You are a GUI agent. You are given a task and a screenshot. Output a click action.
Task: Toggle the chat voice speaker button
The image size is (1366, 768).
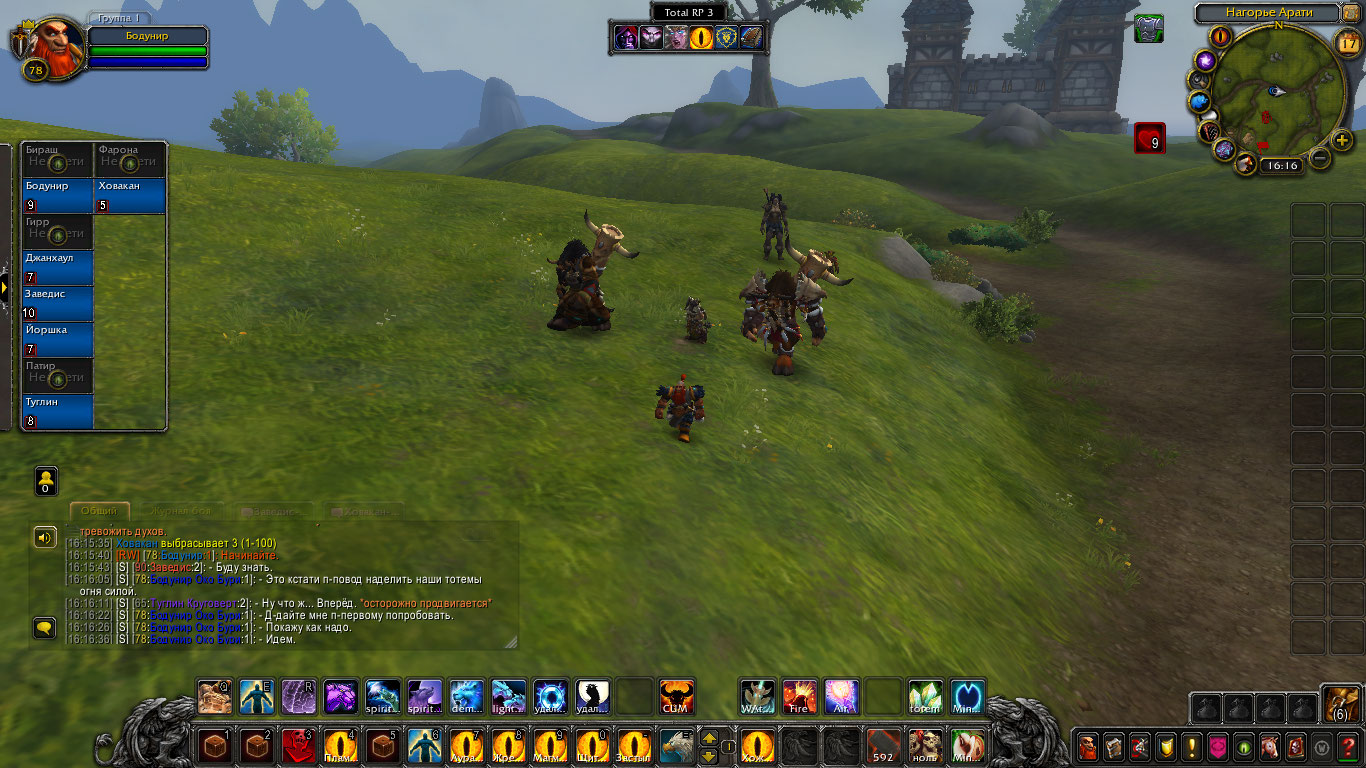pyautogui.click(x=45, y=538)
